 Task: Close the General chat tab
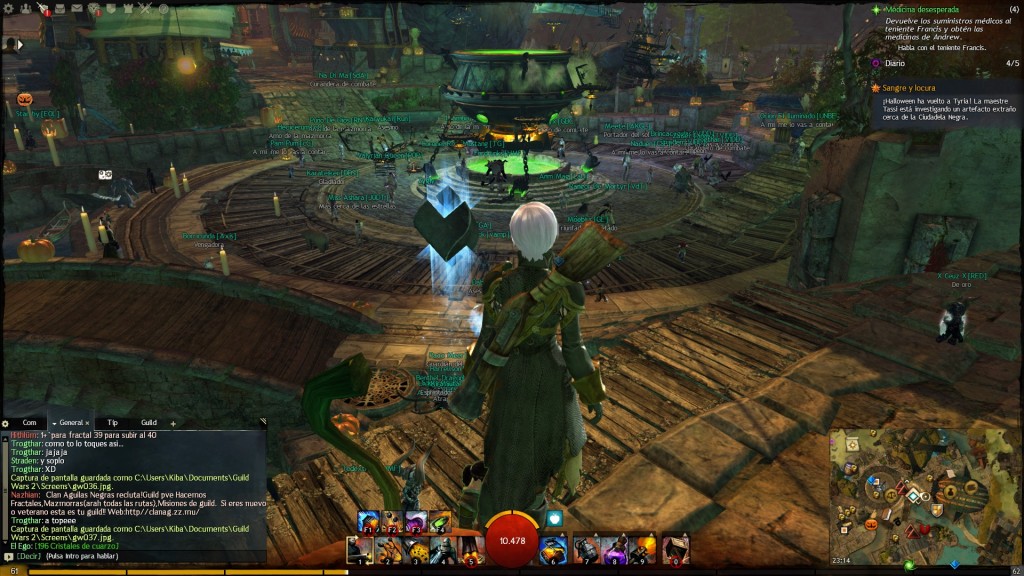click(87, 423)
